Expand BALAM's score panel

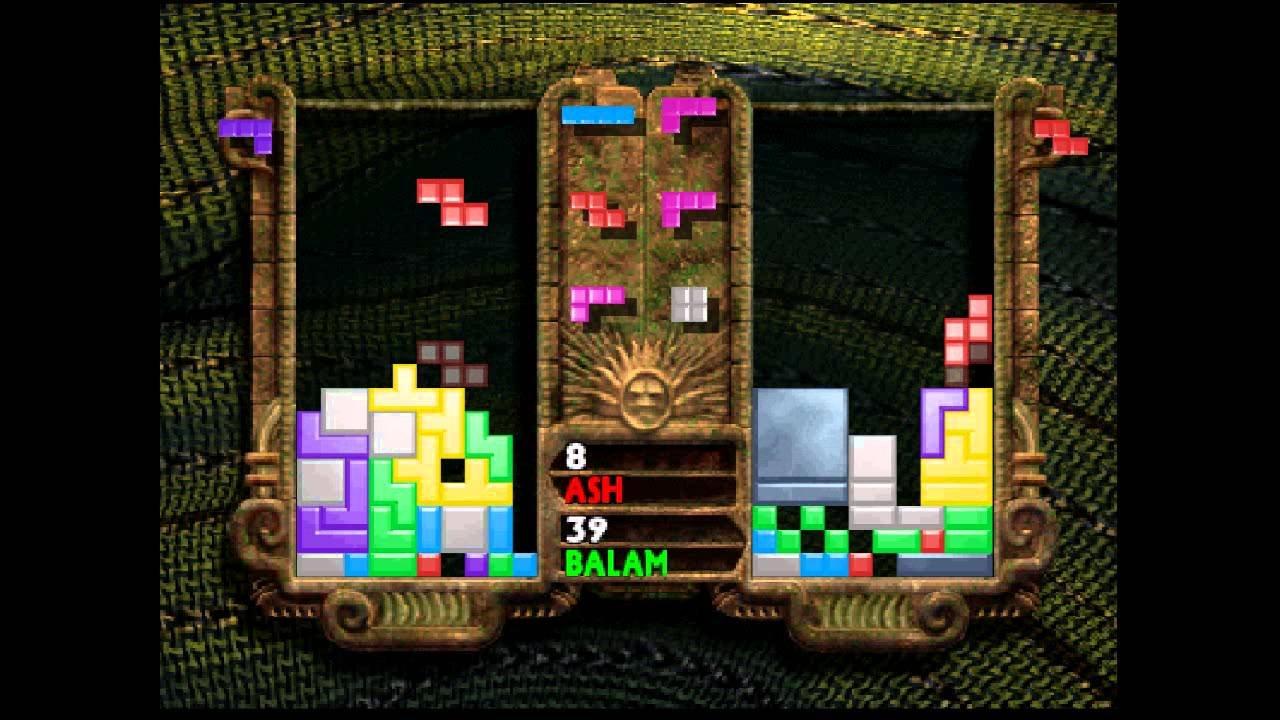[644, 545]
